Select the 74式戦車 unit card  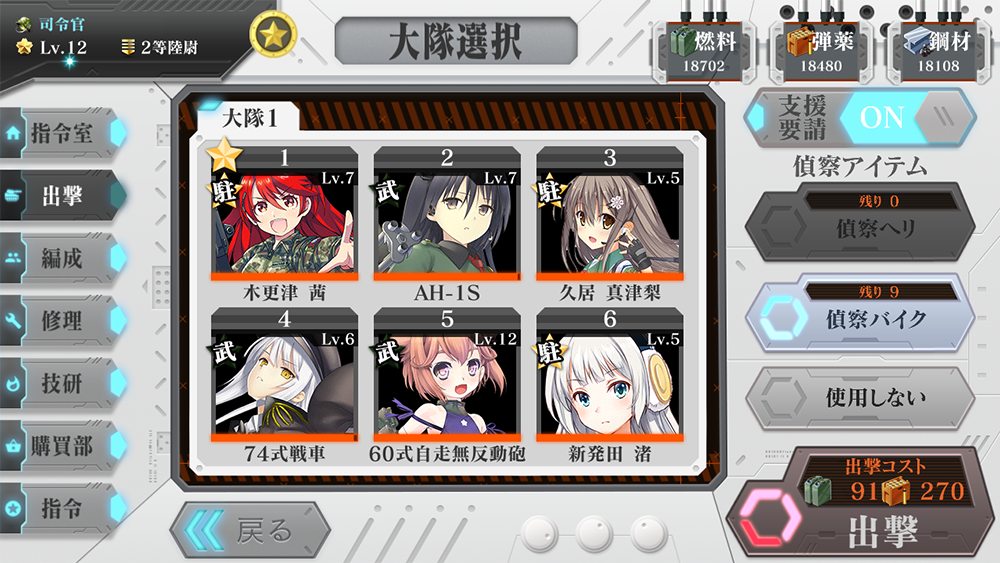(x=284, y=387)
